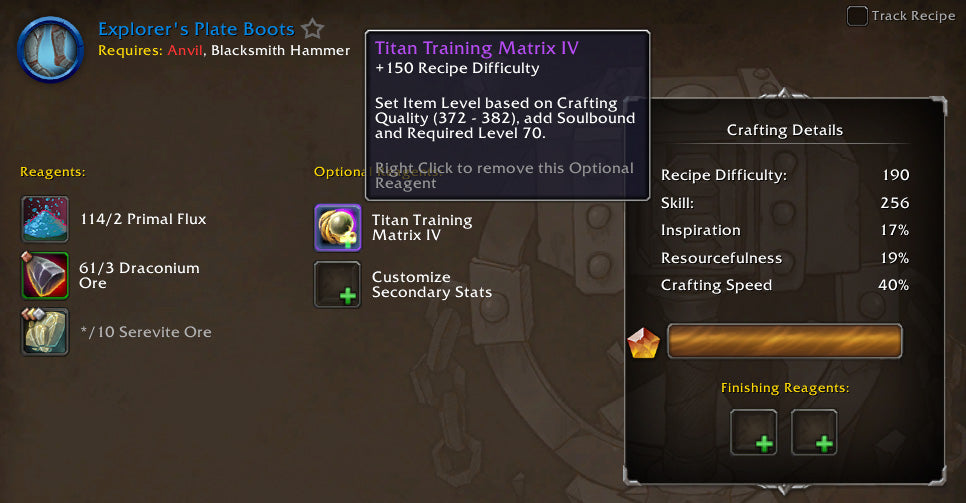Open the Customize Secondary Stats slot

pos(338,285)
